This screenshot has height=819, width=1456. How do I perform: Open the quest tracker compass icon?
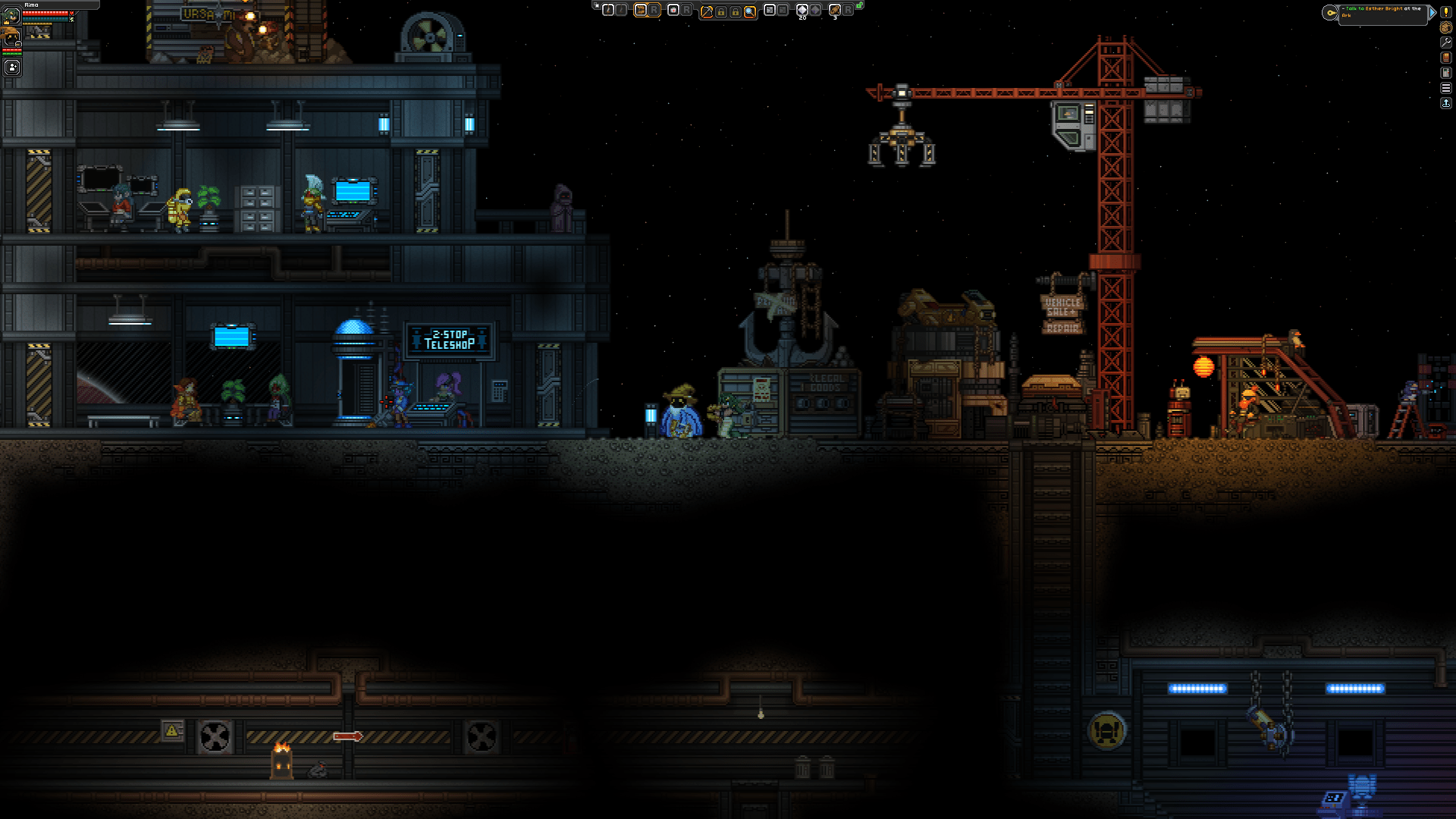pos(1330,13)
